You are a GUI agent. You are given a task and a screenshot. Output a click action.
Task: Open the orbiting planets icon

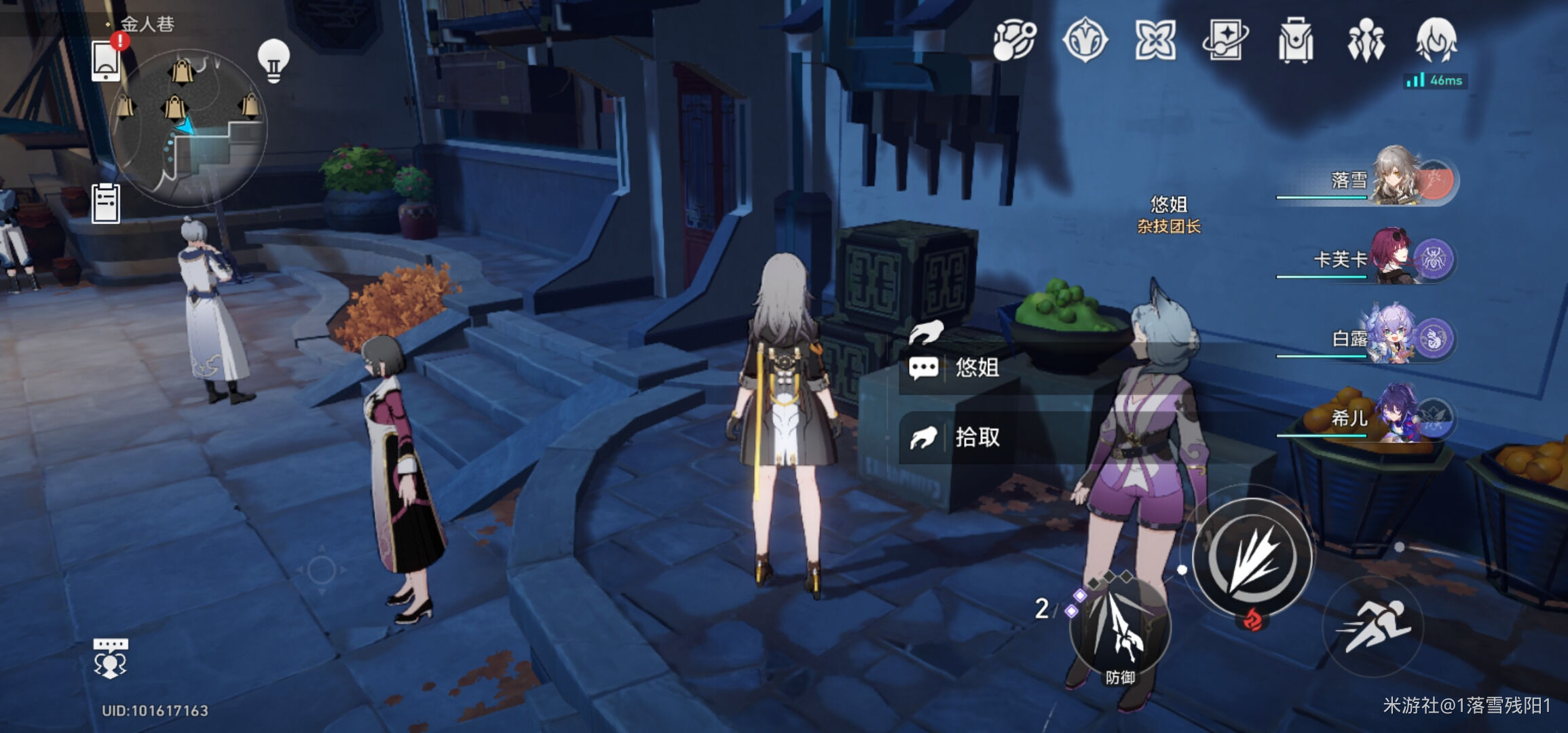[1015, 41]
